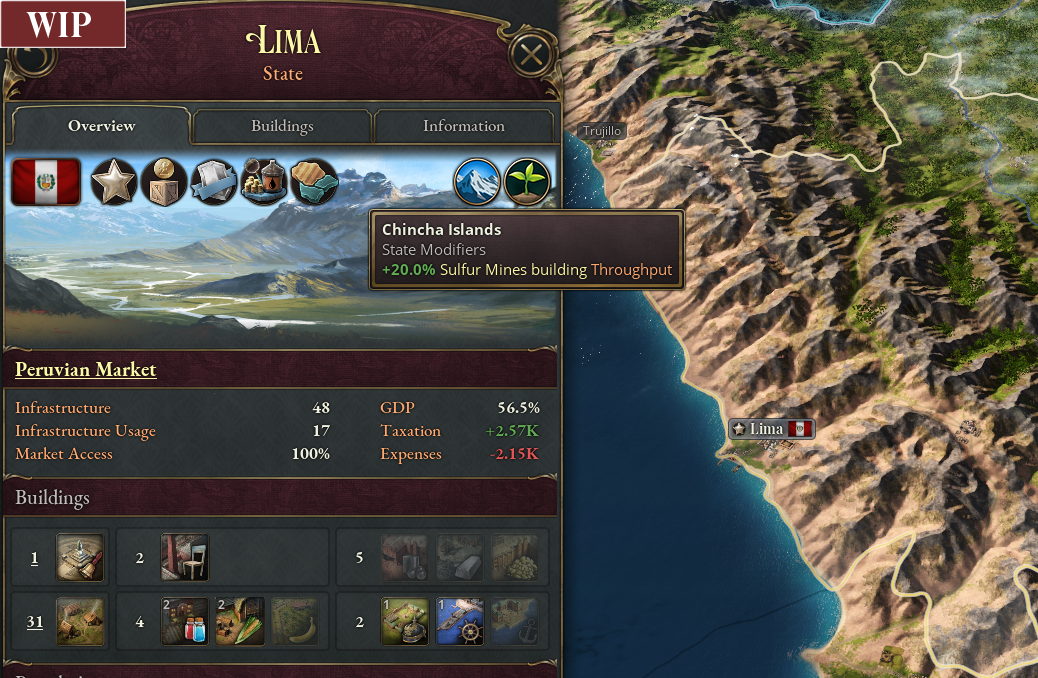This screenshot has height=678, width=1038.
Task: Click the Peruvian flag icon
Action: pyautogui.click(x=46, y=182)
